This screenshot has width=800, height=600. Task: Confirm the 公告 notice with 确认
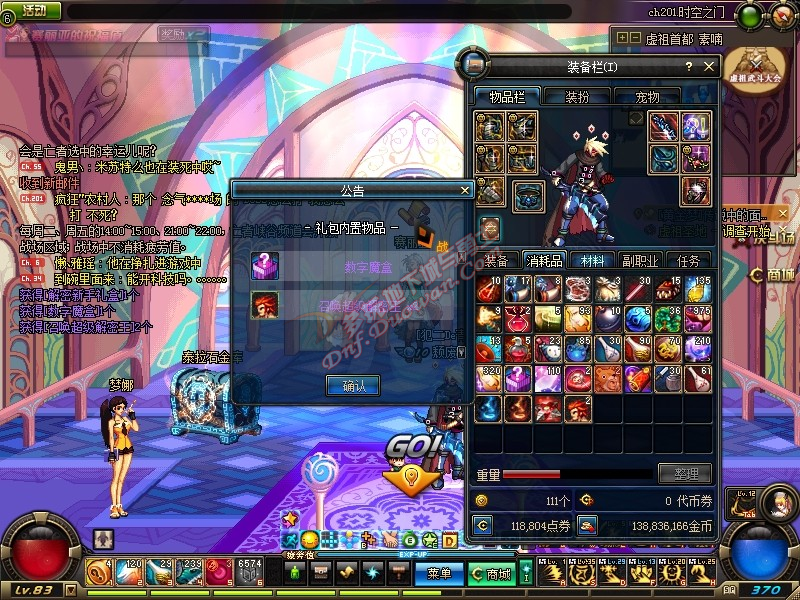[x=352, y=385]
